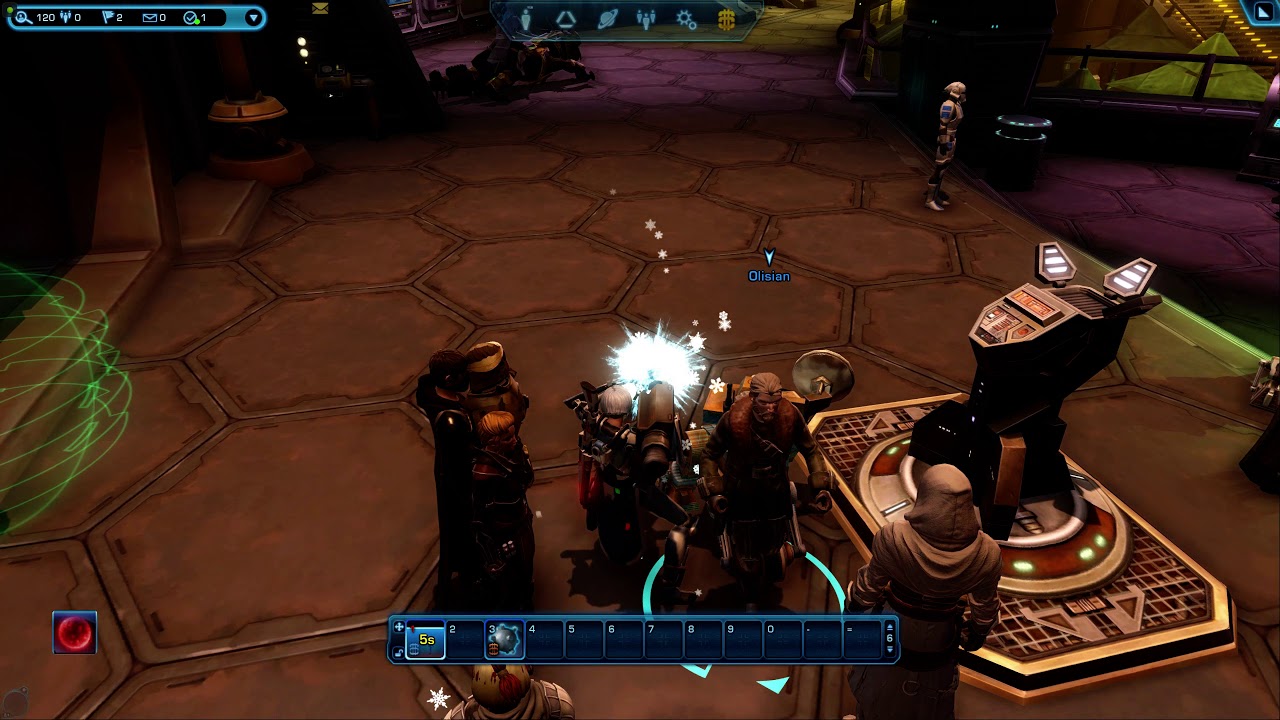
Task: Open the triangle emblem menu
Action: coord(566,20)
